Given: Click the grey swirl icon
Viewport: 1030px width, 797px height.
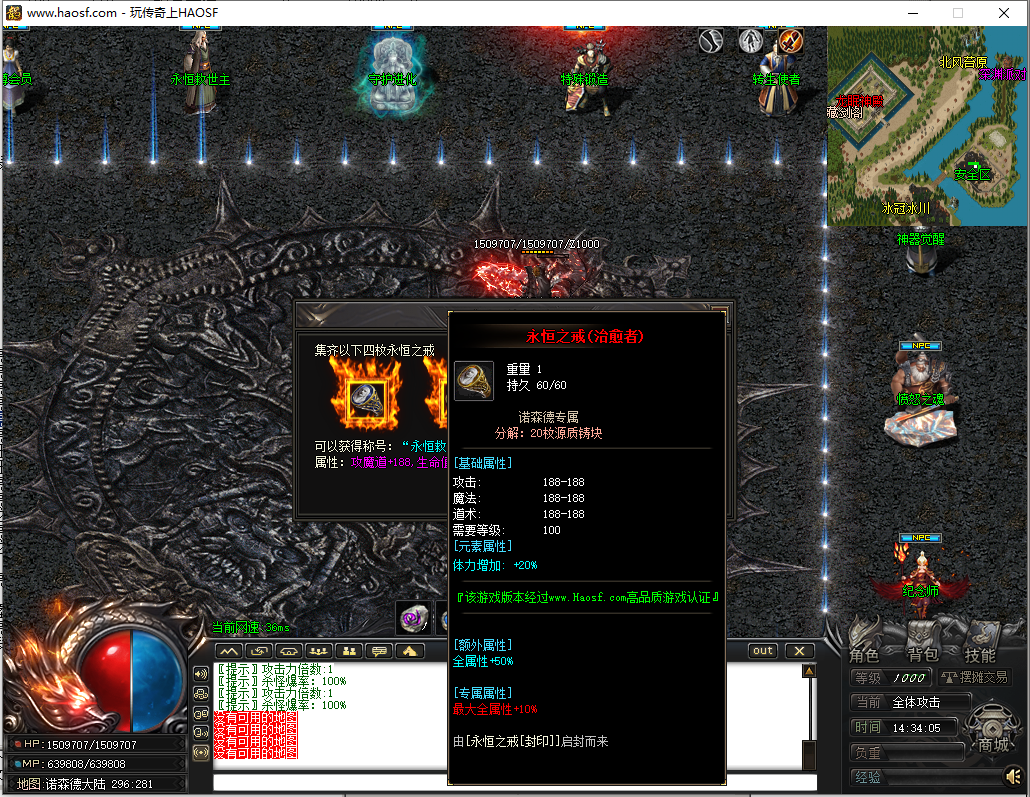Looking at the screenshot, I should tap(711, 41).
